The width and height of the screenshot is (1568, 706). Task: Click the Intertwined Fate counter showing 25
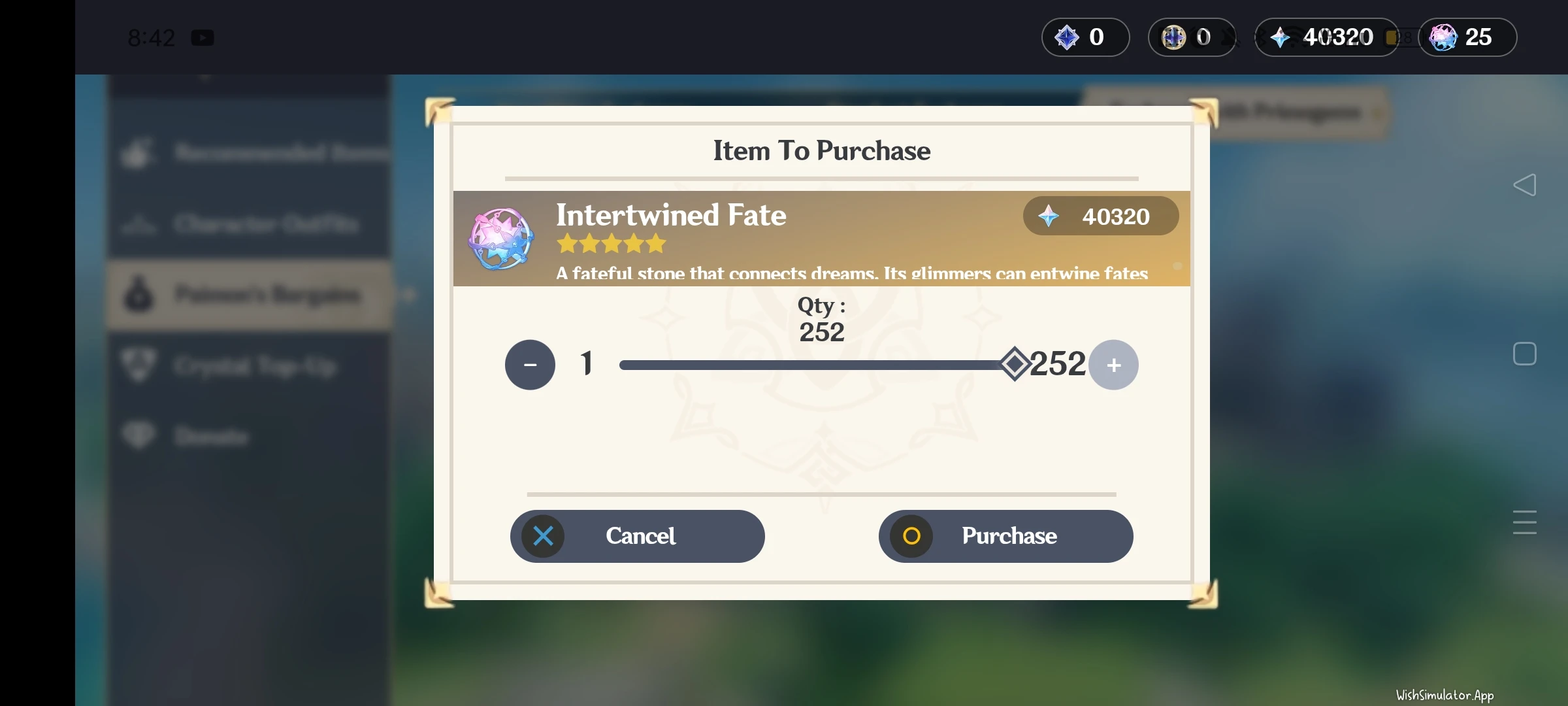(1467, 37)
